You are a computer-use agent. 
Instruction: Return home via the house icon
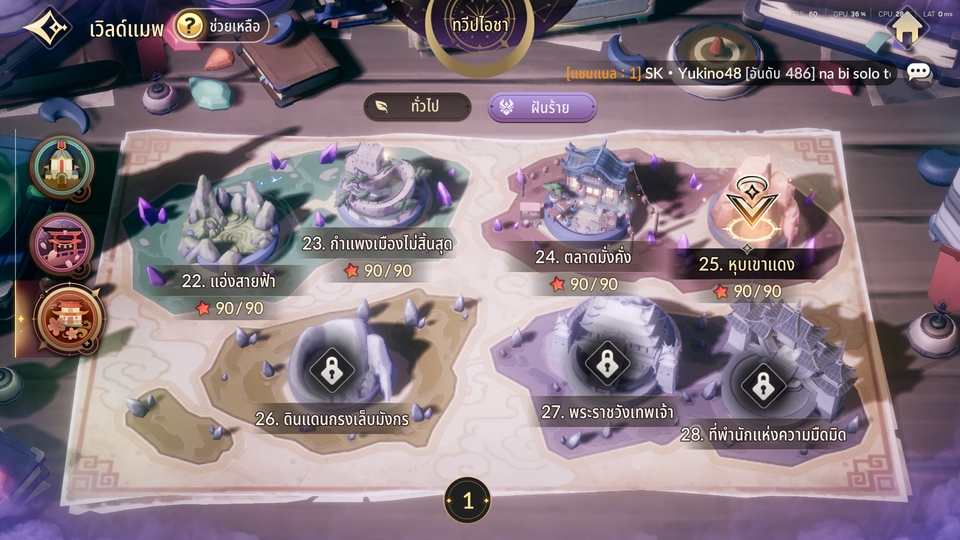tap(907, 28)
